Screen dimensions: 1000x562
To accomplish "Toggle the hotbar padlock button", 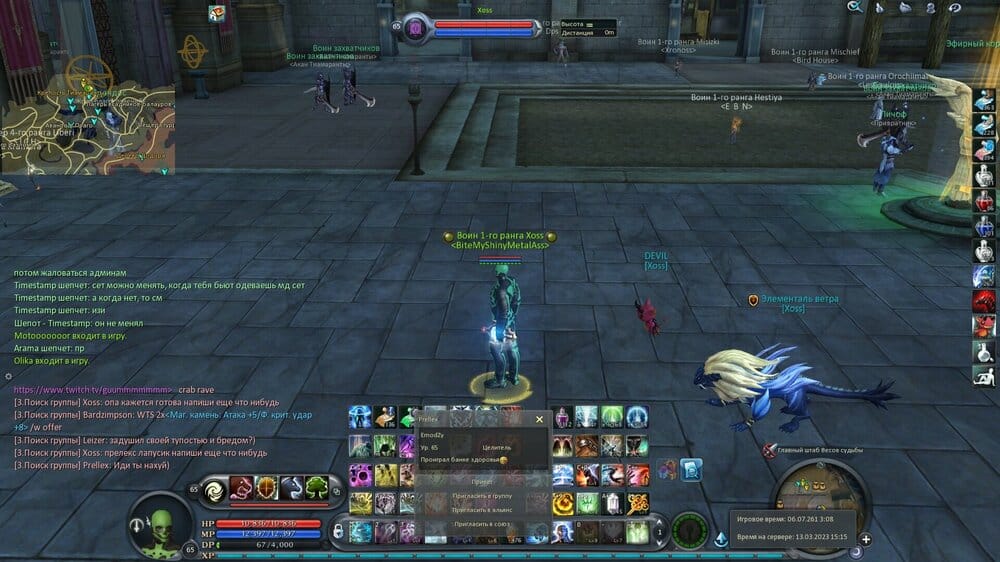I will (x=337, y=530).
